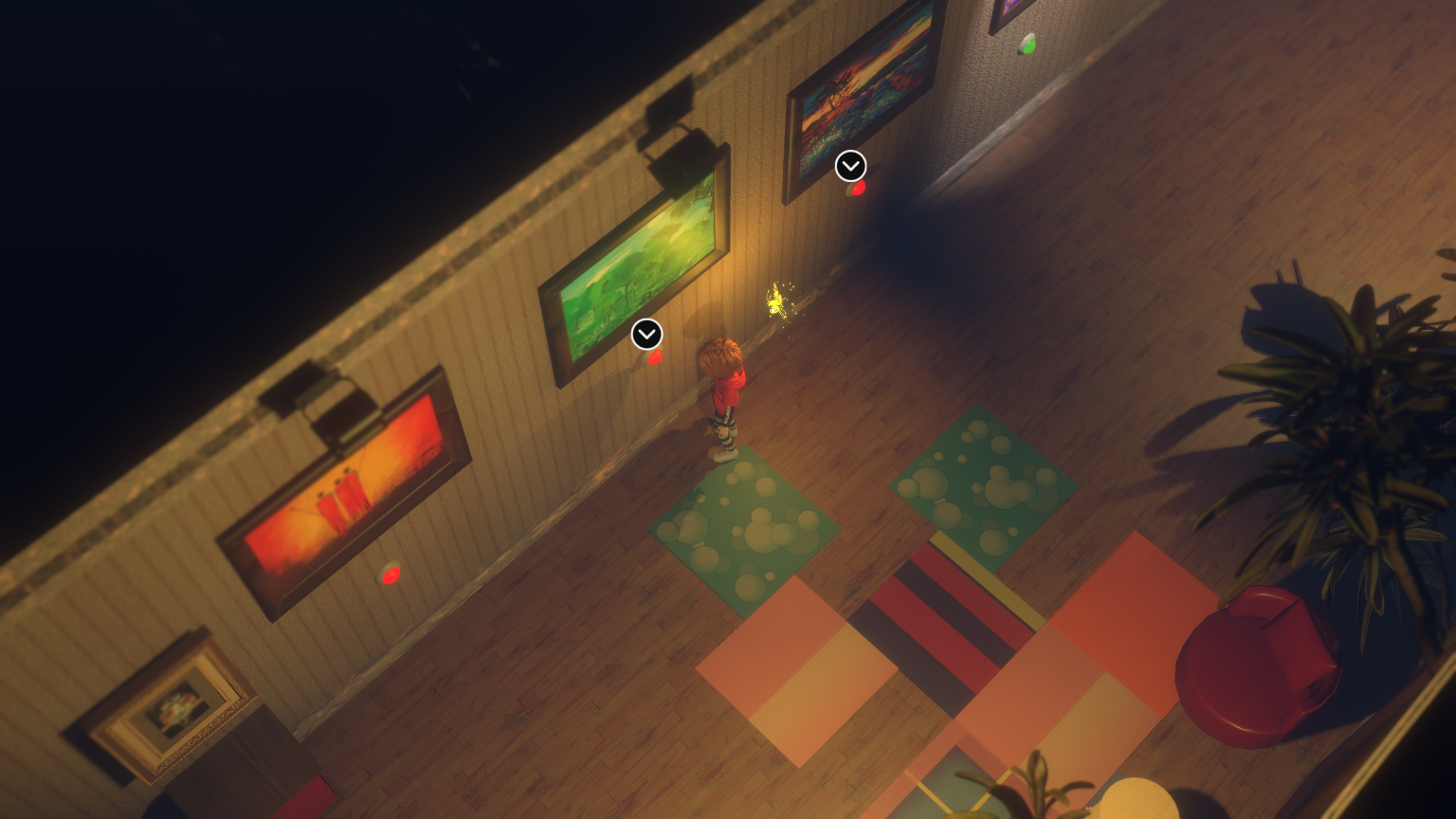Toggle the red button under the orange painting
Screen dimensions: 1456x819
391,573
